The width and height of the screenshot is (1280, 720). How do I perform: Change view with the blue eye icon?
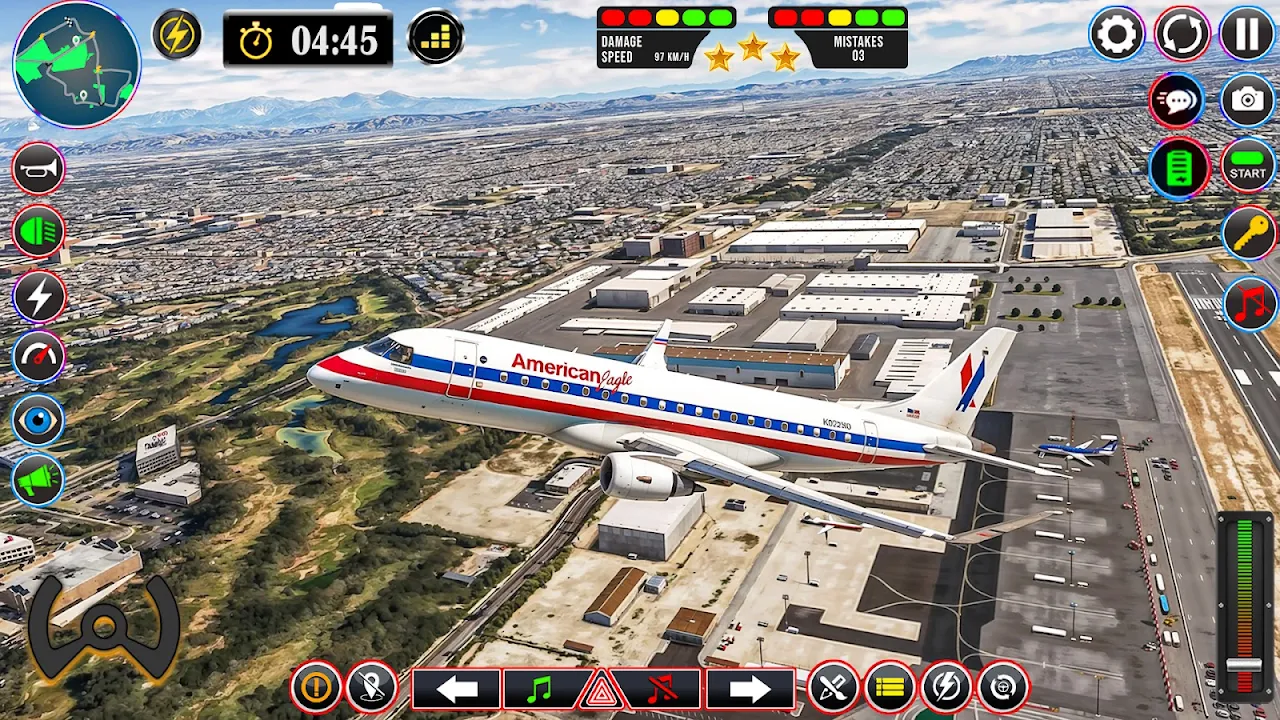click(38, 420)
